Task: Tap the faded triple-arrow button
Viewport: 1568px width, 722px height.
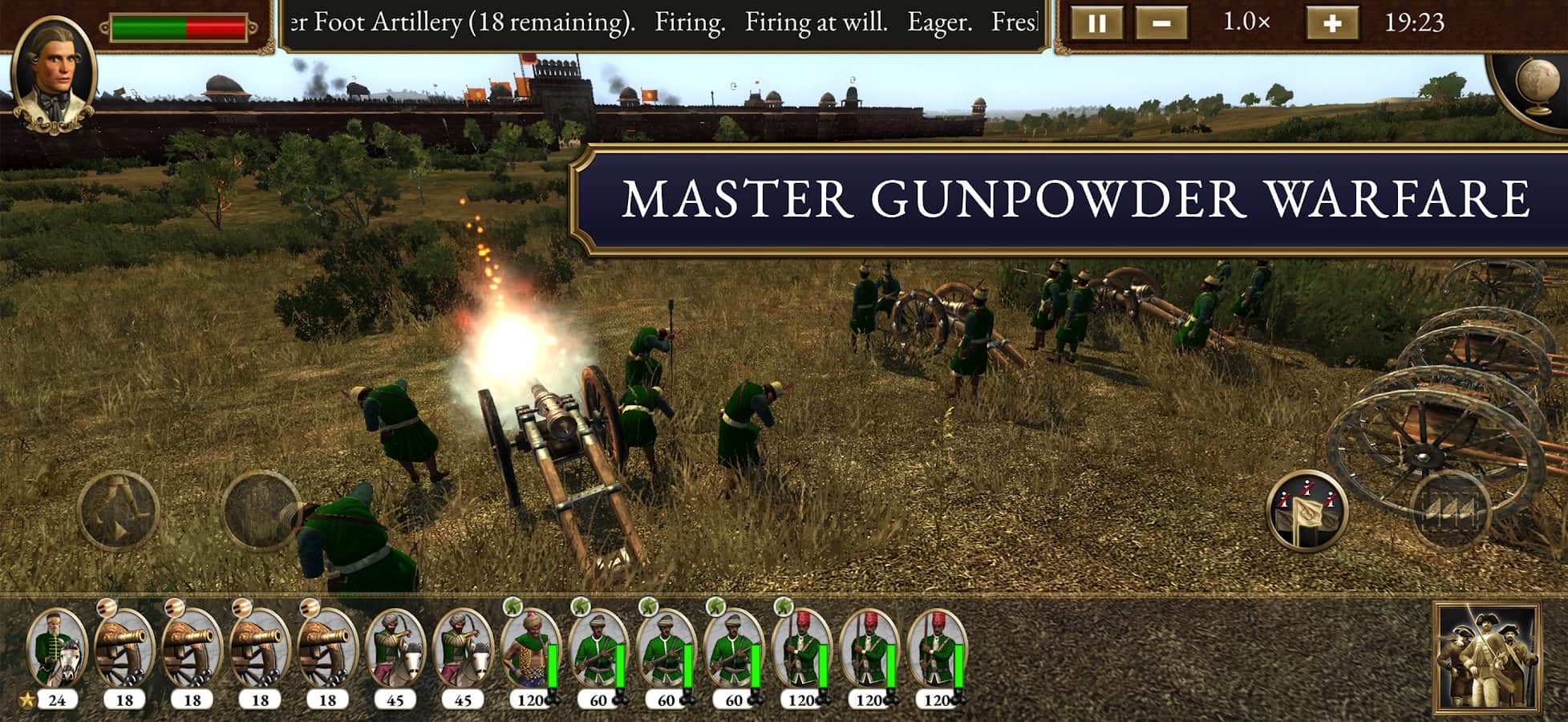Action: (1450, 511)
